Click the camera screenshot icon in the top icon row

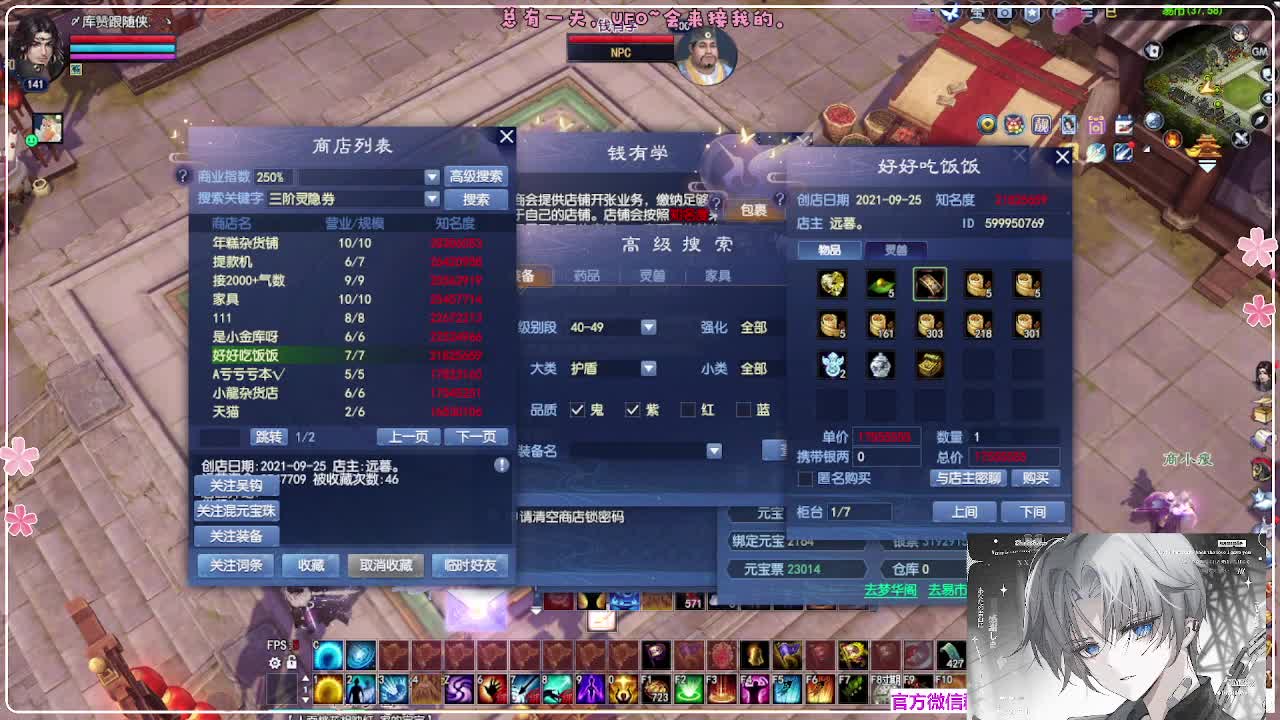[x=1095, y=125]
